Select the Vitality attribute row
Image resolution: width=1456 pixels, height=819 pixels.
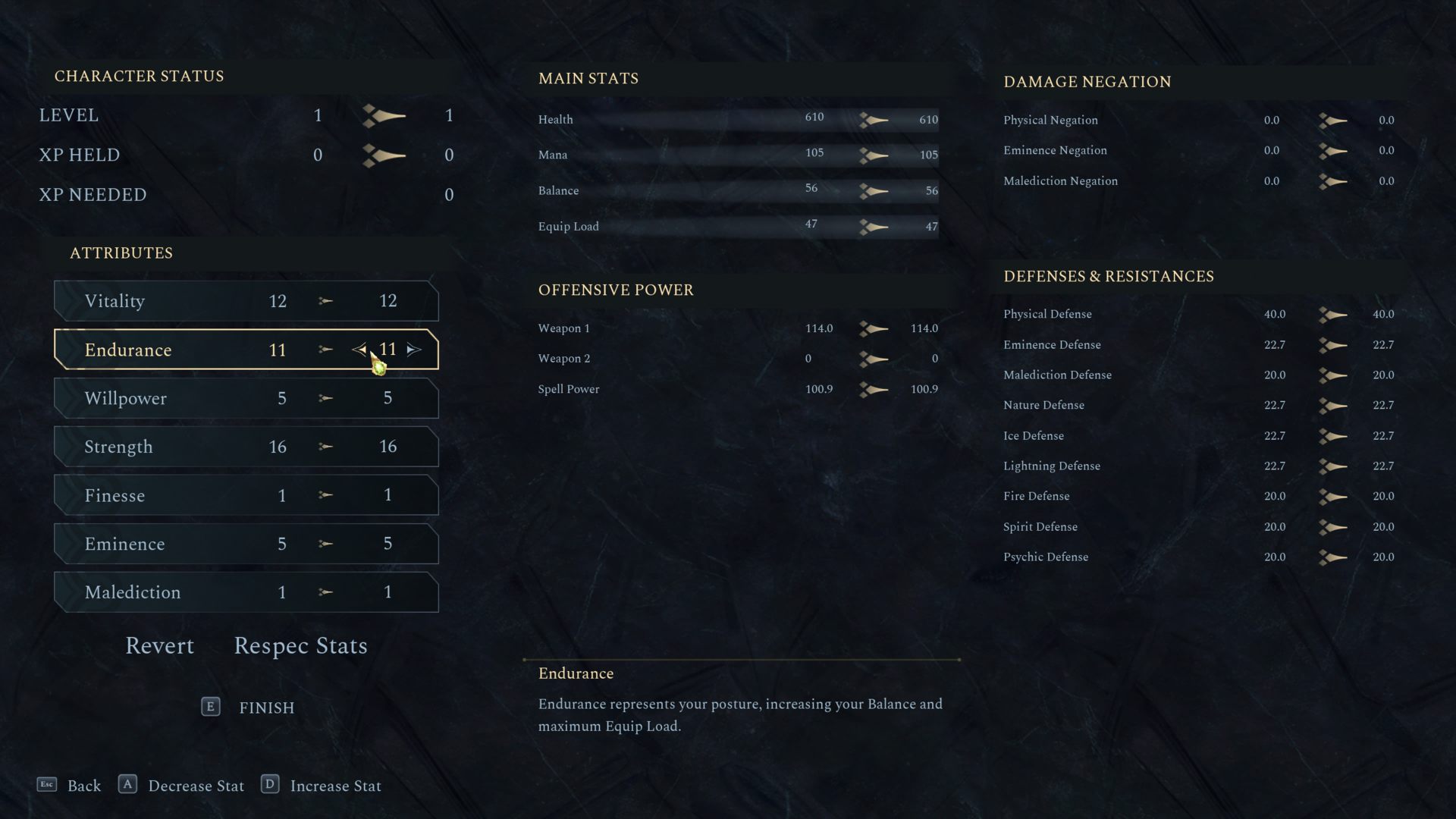point(246,301)
